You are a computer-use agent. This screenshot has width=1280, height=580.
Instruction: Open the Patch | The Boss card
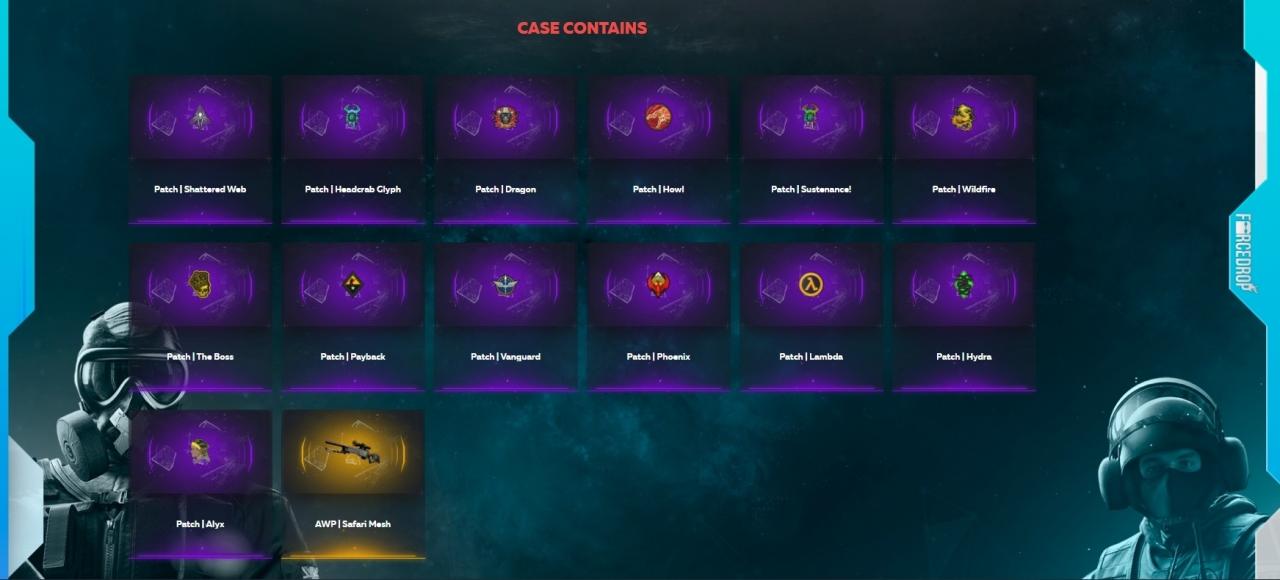(200, 315)
